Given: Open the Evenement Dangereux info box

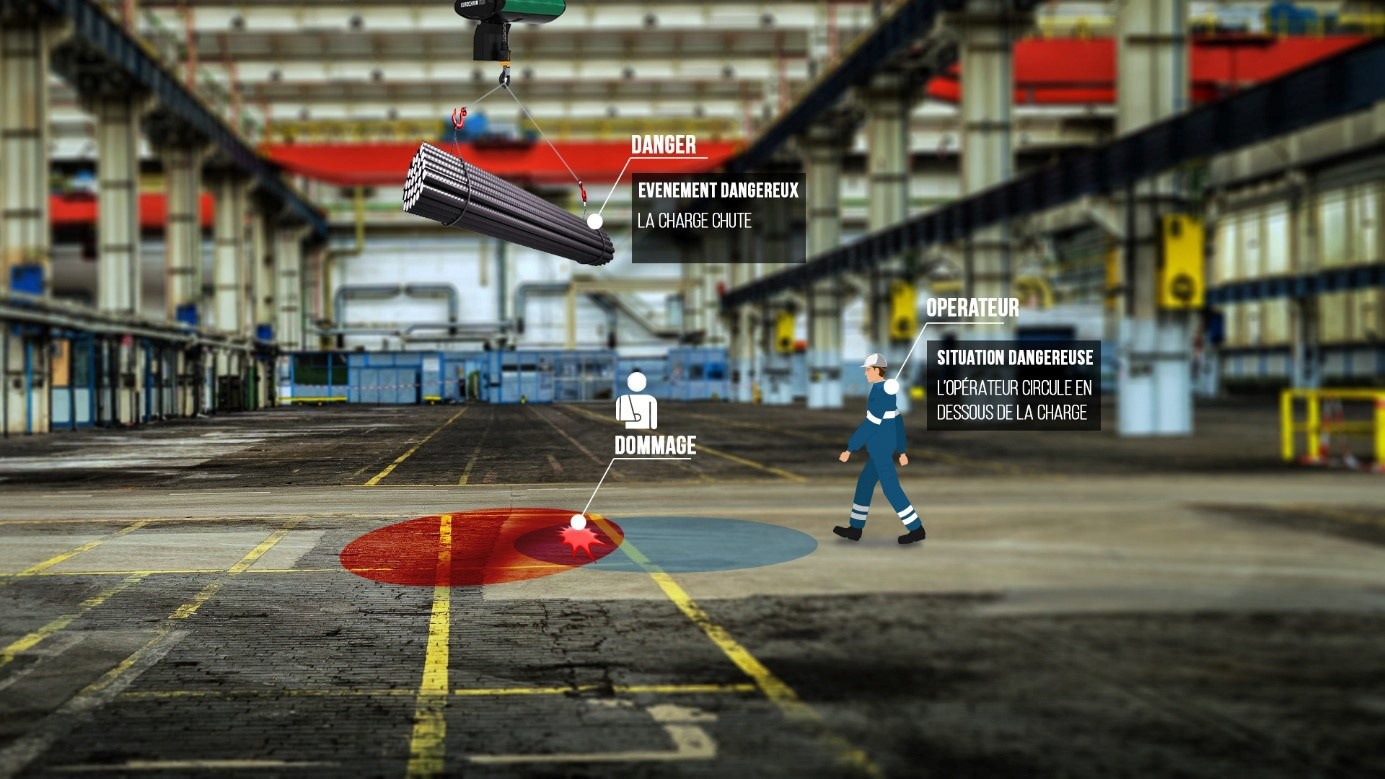Looking at the screenshot, I should [718, 218].
